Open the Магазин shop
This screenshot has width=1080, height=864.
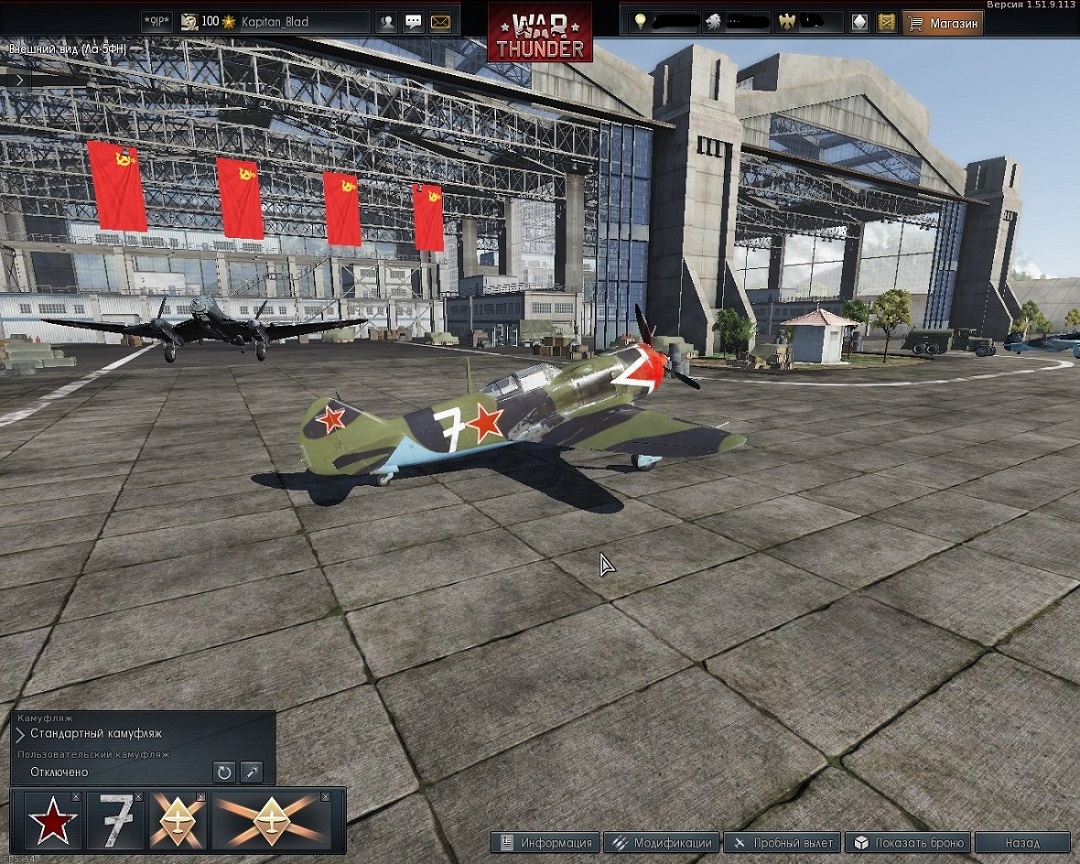(942, 22)
